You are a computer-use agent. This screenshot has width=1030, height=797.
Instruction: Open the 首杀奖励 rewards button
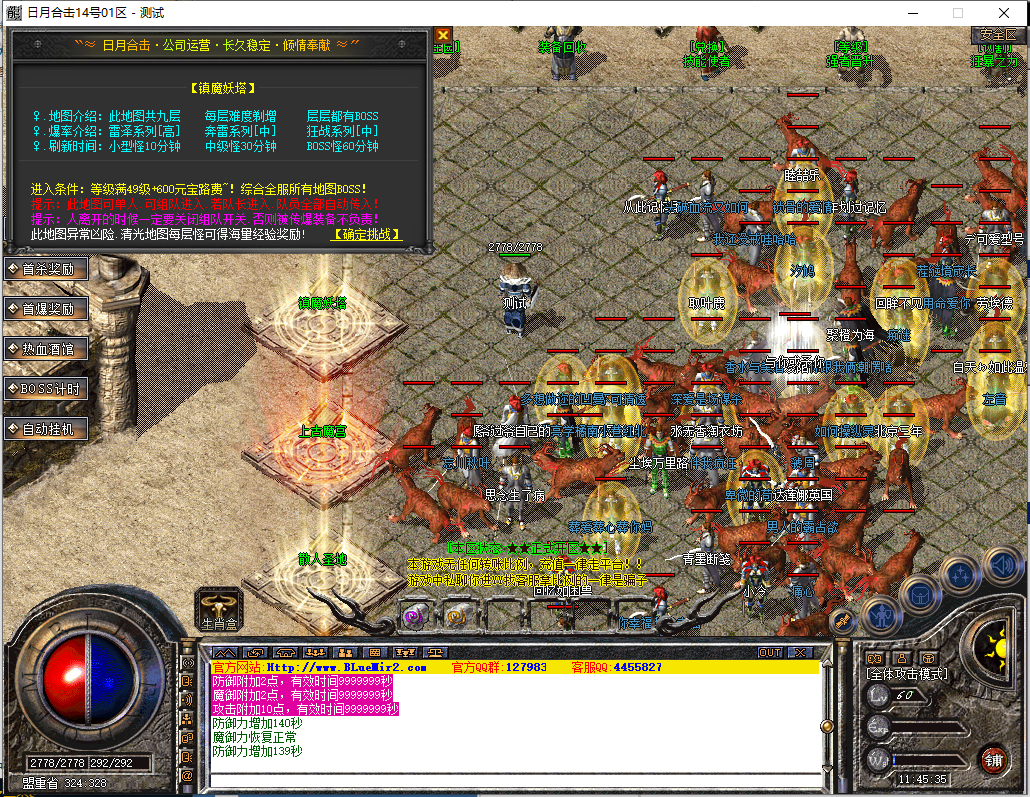coord(46,269)
